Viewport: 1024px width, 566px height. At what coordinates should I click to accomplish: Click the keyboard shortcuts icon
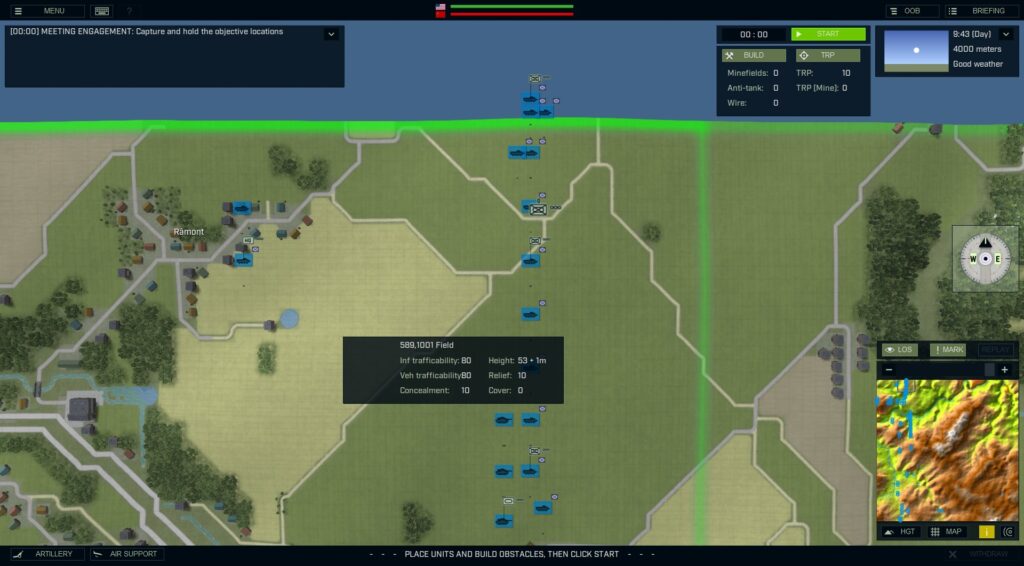pos(101,11)
